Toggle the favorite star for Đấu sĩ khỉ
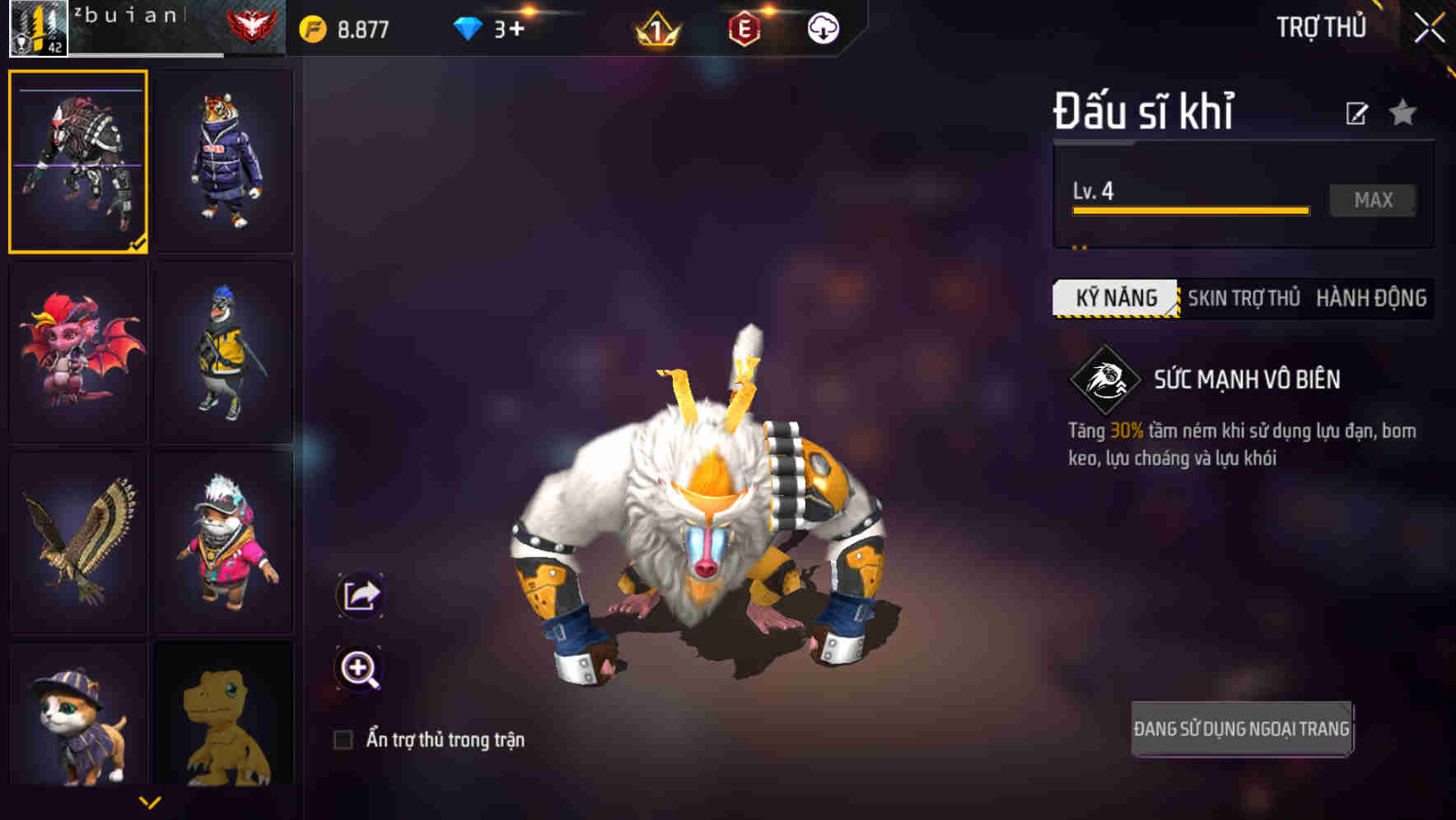 [1402, 113]
